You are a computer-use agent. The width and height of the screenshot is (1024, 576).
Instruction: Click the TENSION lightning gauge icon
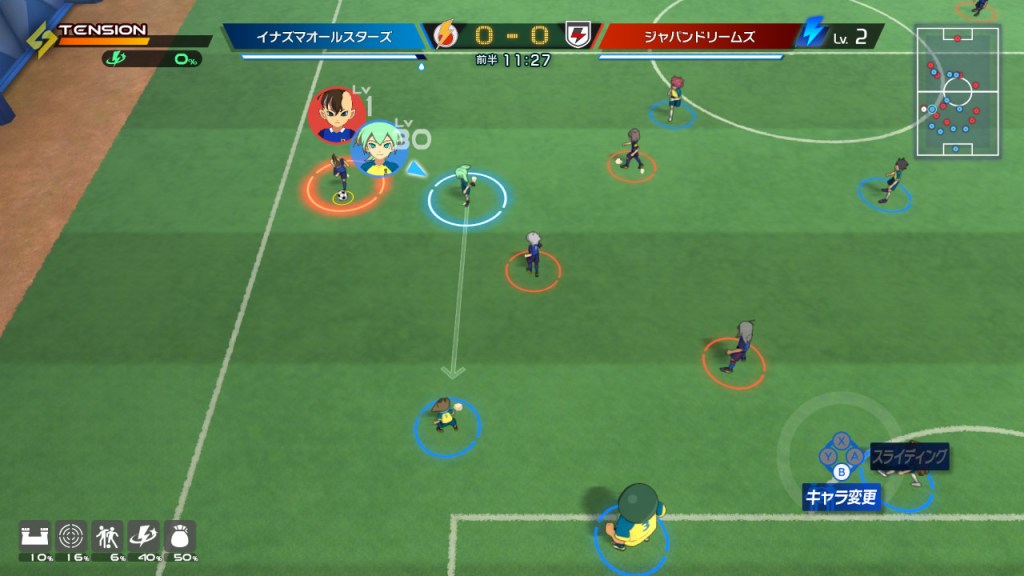(41, 40)
